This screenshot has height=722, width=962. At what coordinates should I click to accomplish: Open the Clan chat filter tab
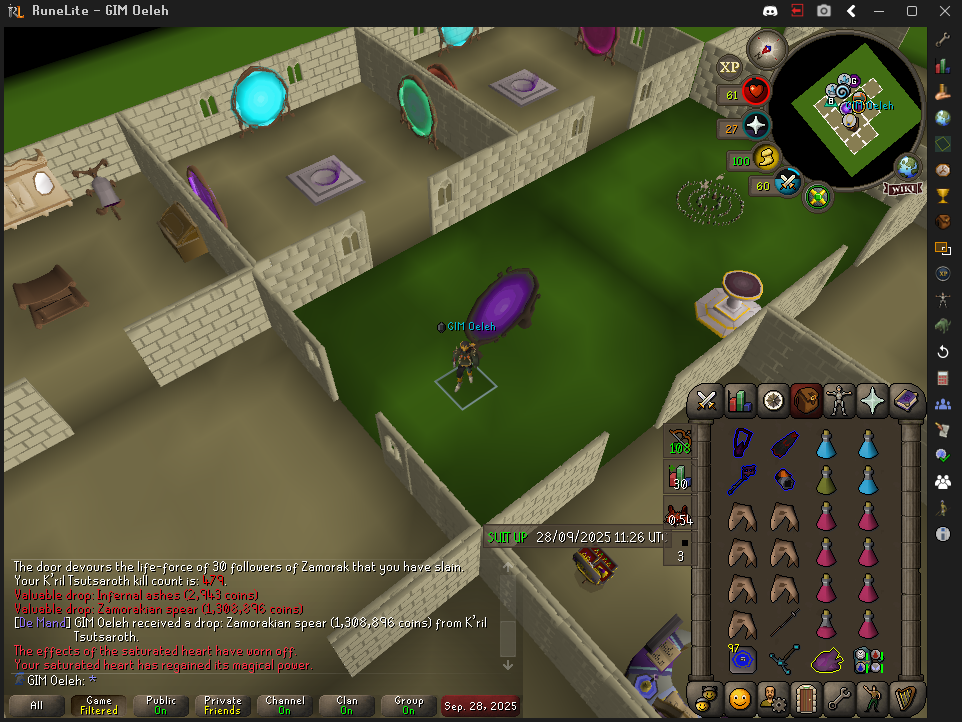[346, 705]
